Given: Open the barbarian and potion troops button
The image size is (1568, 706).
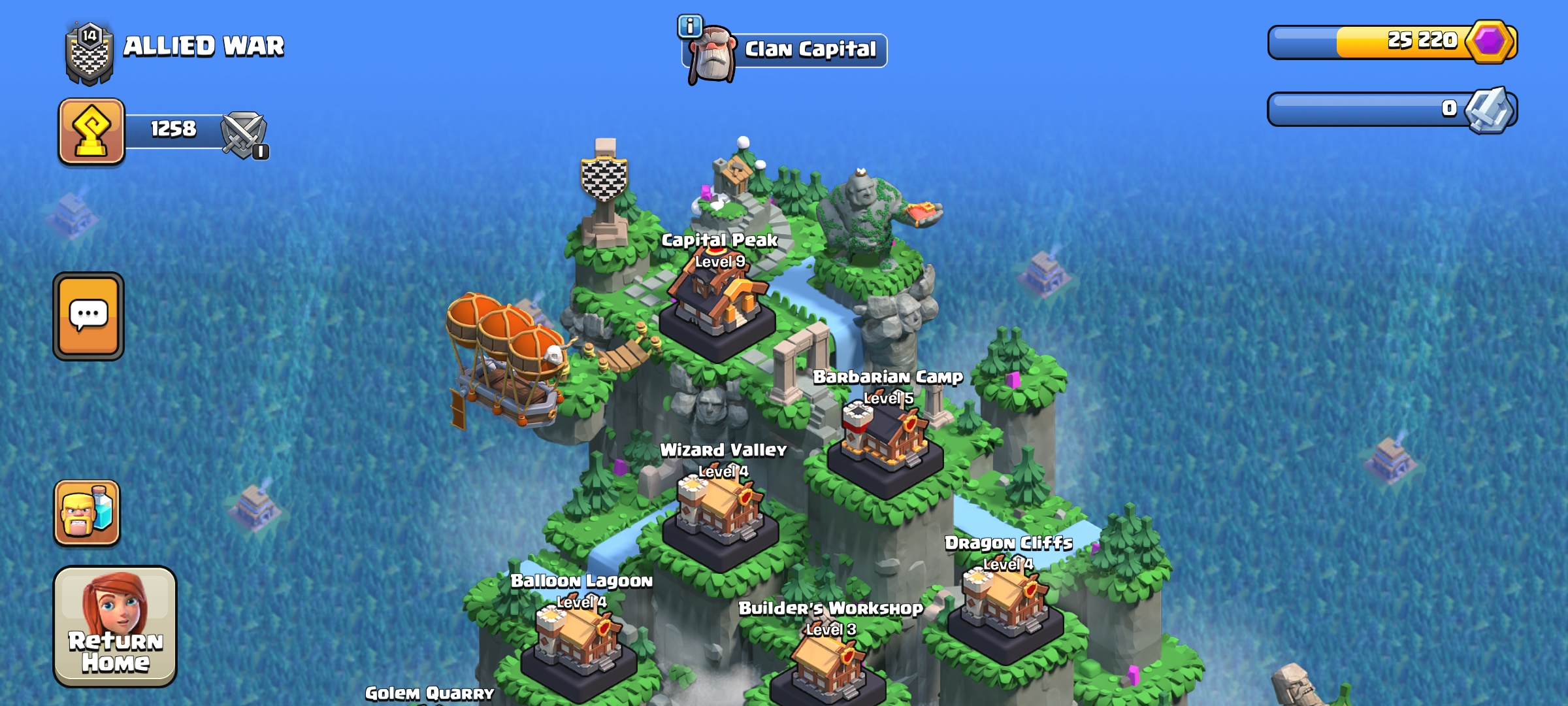Looking at the screenshot, I should click(87, 513).
